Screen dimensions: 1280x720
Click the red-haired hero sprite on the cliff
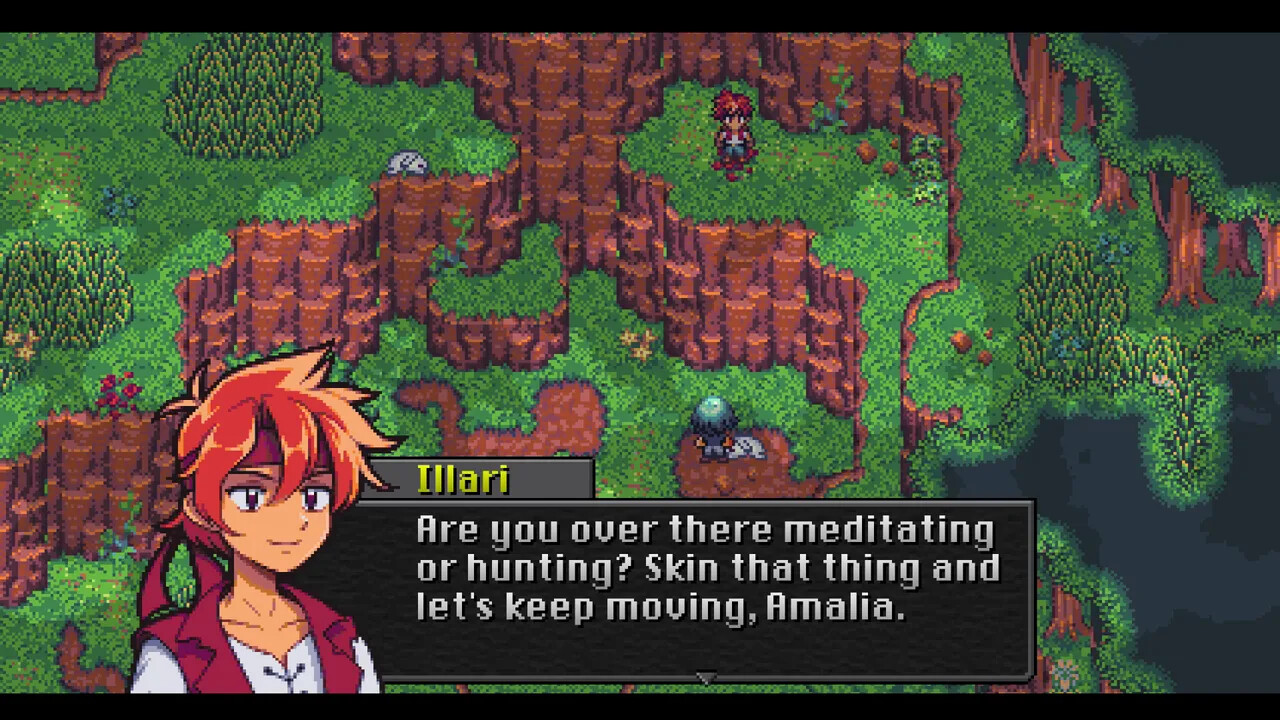pos(730,135)
